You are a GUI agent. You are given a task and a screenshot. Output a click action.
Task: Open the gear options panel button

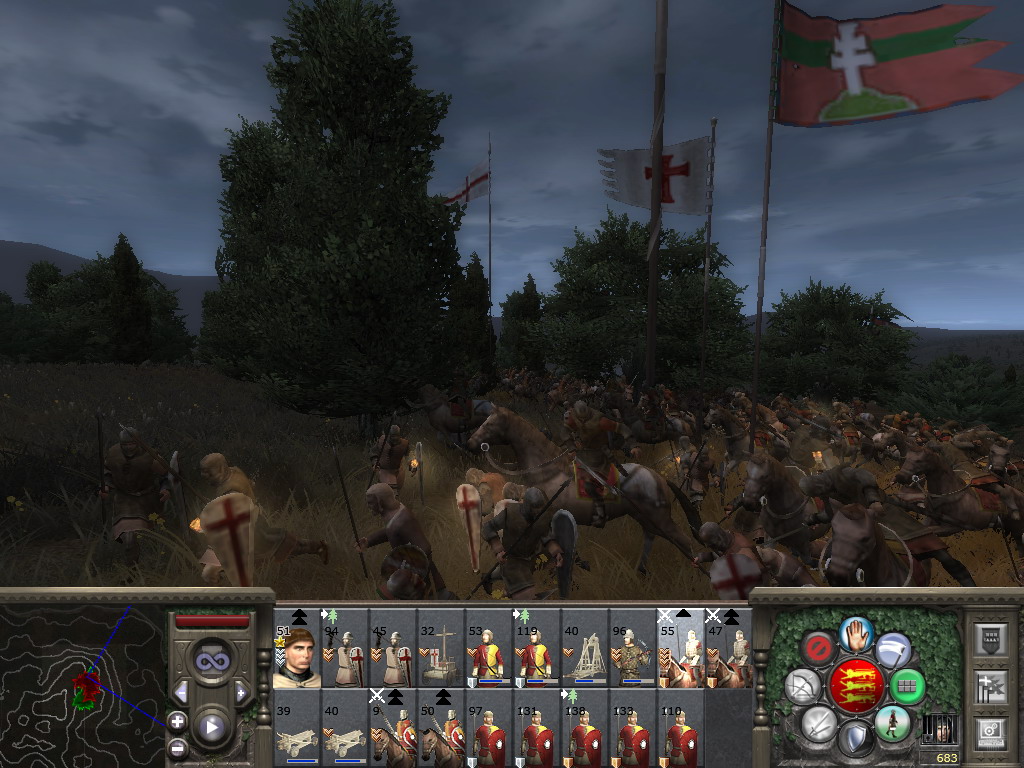click(989, 731)
